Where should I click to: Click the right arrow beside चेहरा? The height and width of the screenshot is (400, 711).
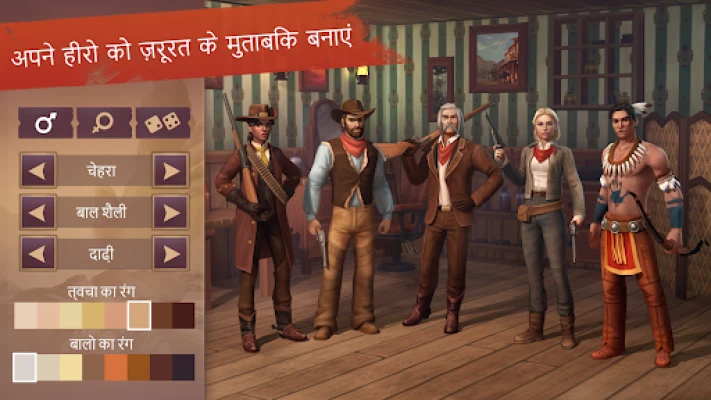click(x=171, y=170)
